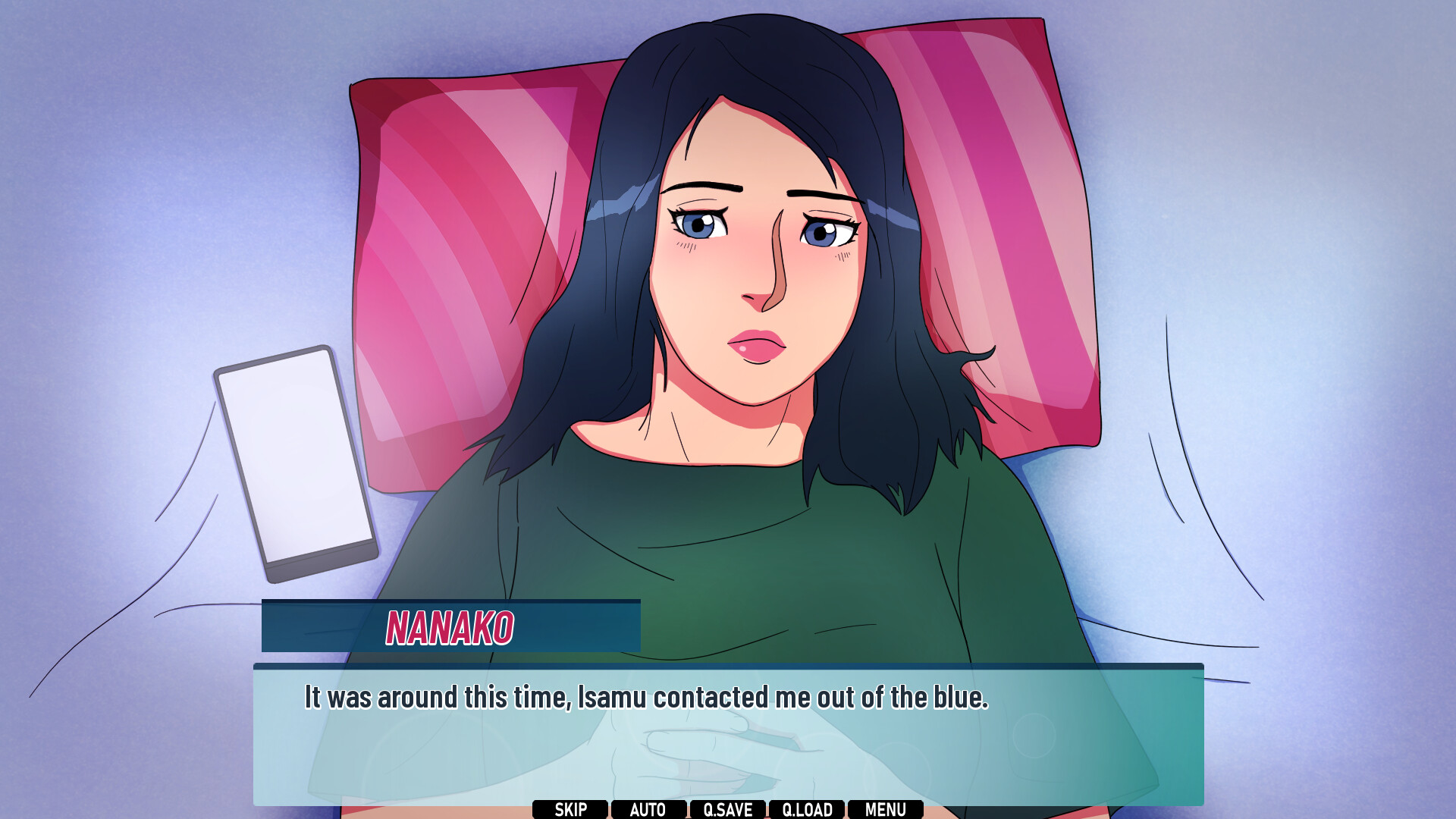This screenshot has width=1456, height=819.
Task: Open the main menu from the bottom bar
Action: (886, 809)
